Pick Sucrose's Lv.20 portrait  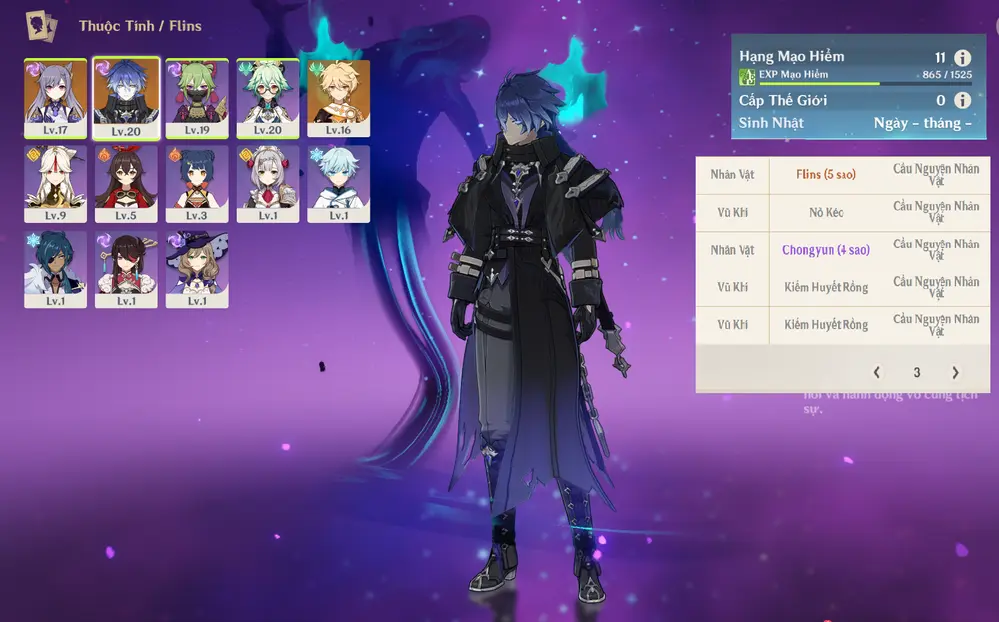pyautogui.click(x=268, y=97)
